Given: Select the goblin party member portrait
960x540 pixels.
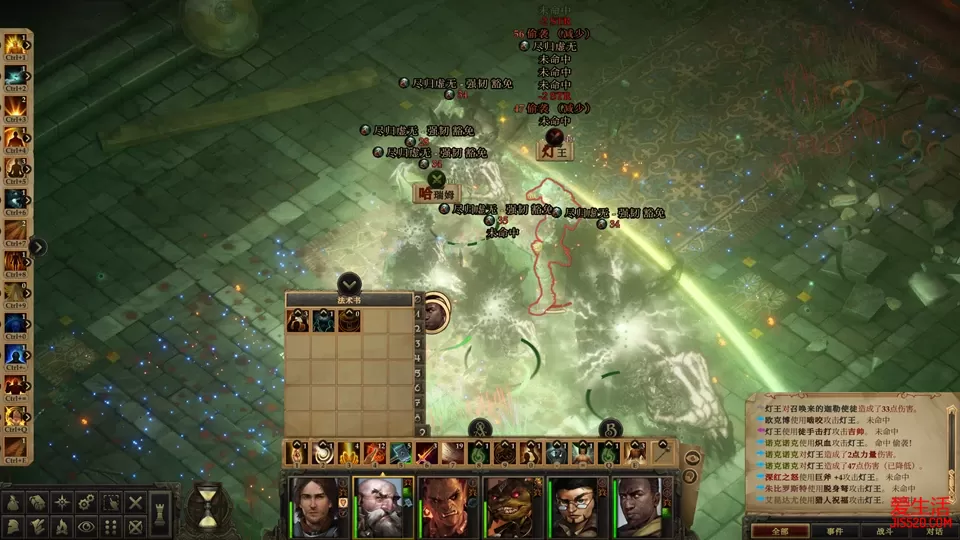Looking at the screenshot, I should point(512,504).
